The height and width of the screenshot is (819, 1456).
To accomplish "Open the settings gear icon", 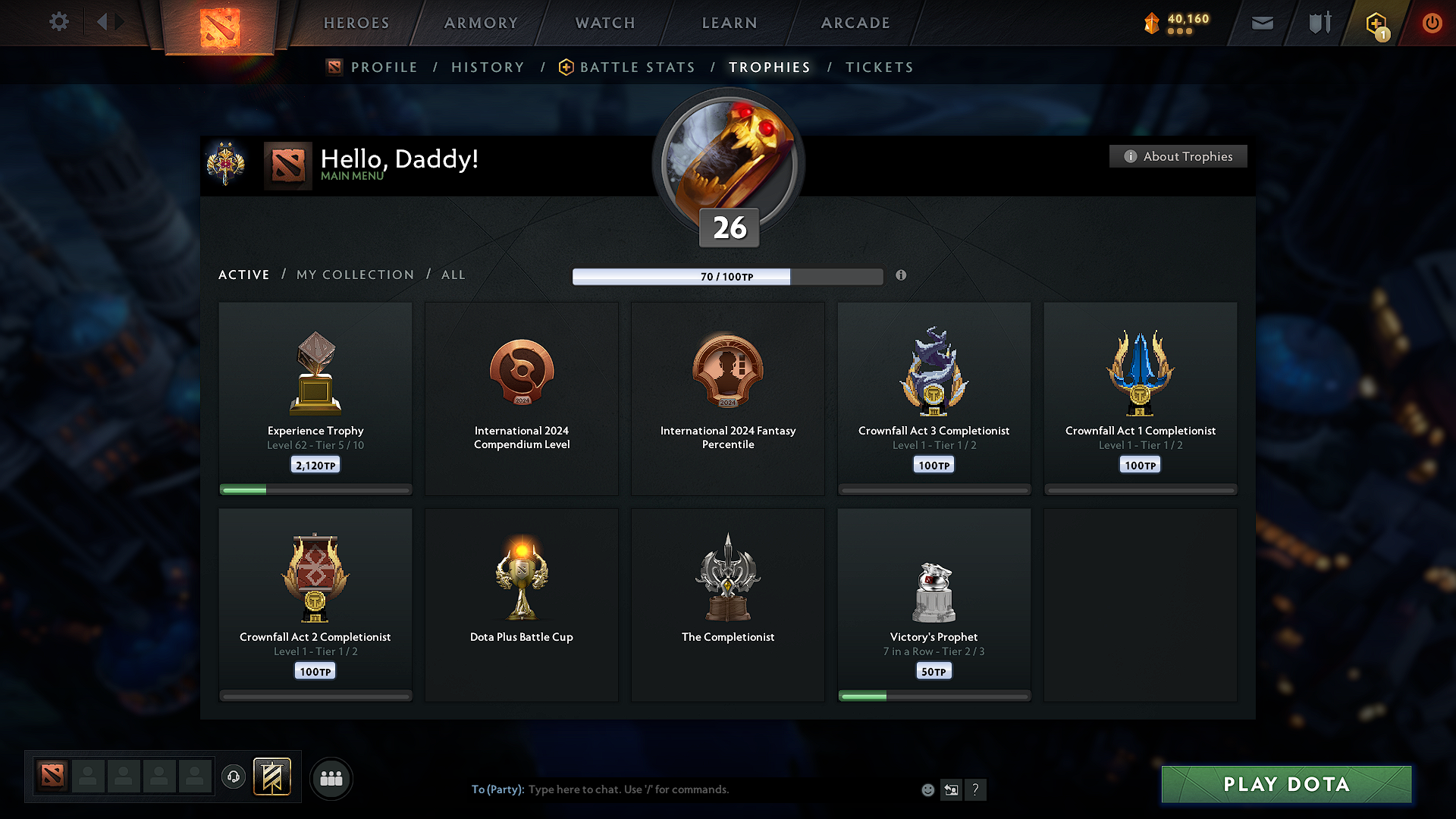I will [58, 22].
